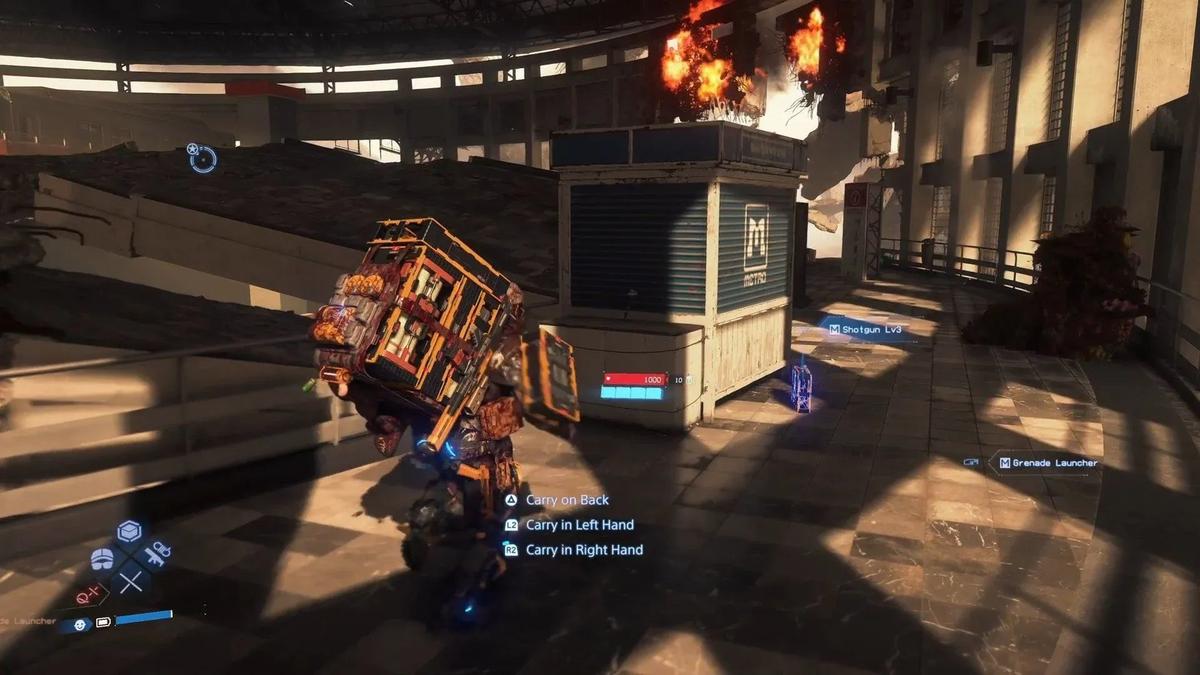The height and width of the screenshot is (675, 1200).
Task: Click the crossed-lines slot in the item wheel
Action: pos(131,581)
